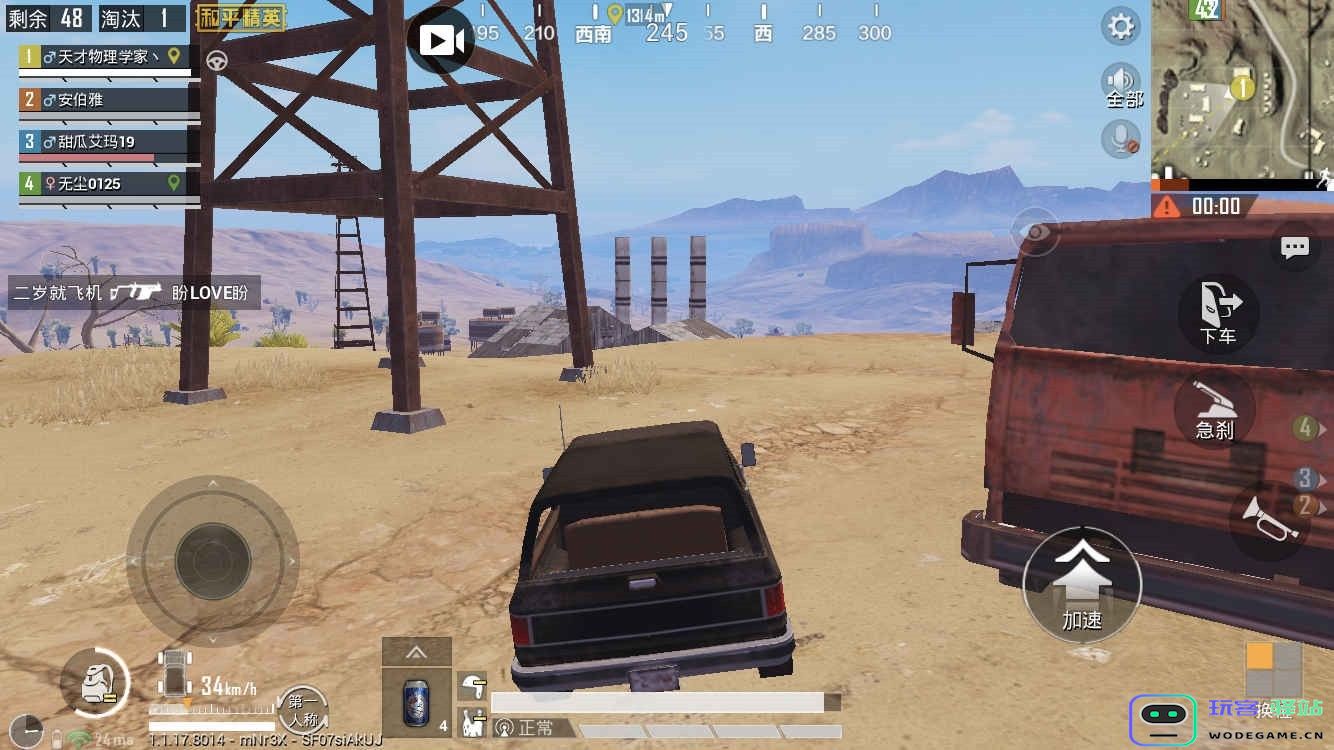
Task: Open the quick chat message bubble
Action: coord(1295,248)
